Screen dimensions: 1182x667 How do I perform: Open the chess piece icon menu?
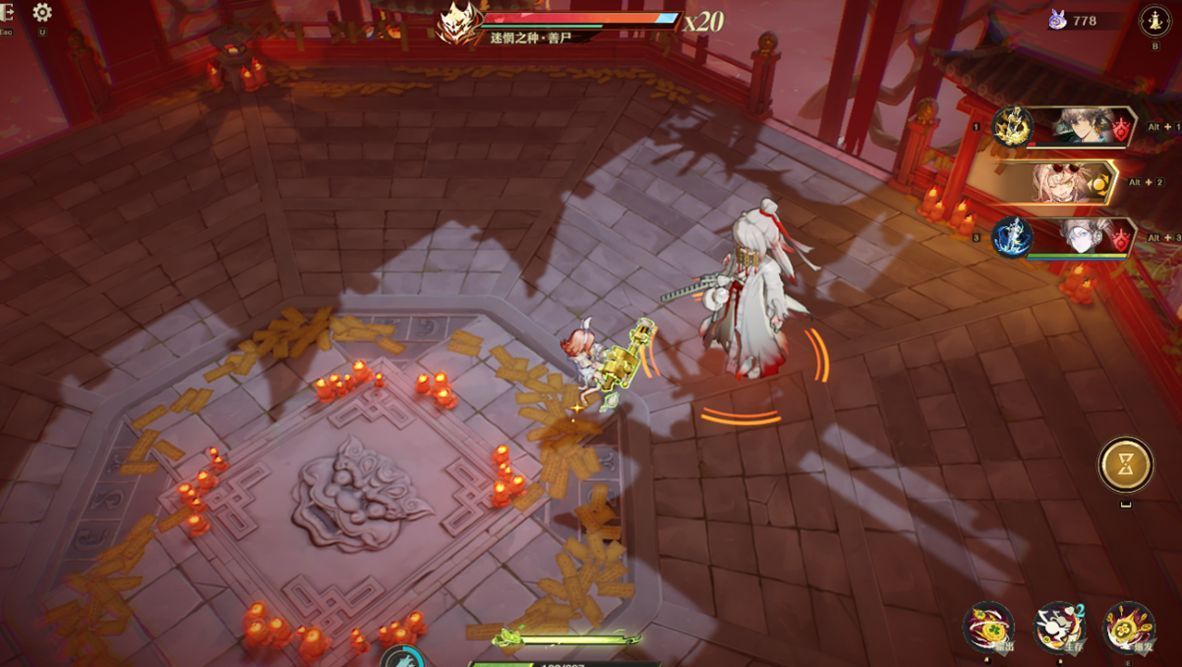click(x=1155, y=19)
